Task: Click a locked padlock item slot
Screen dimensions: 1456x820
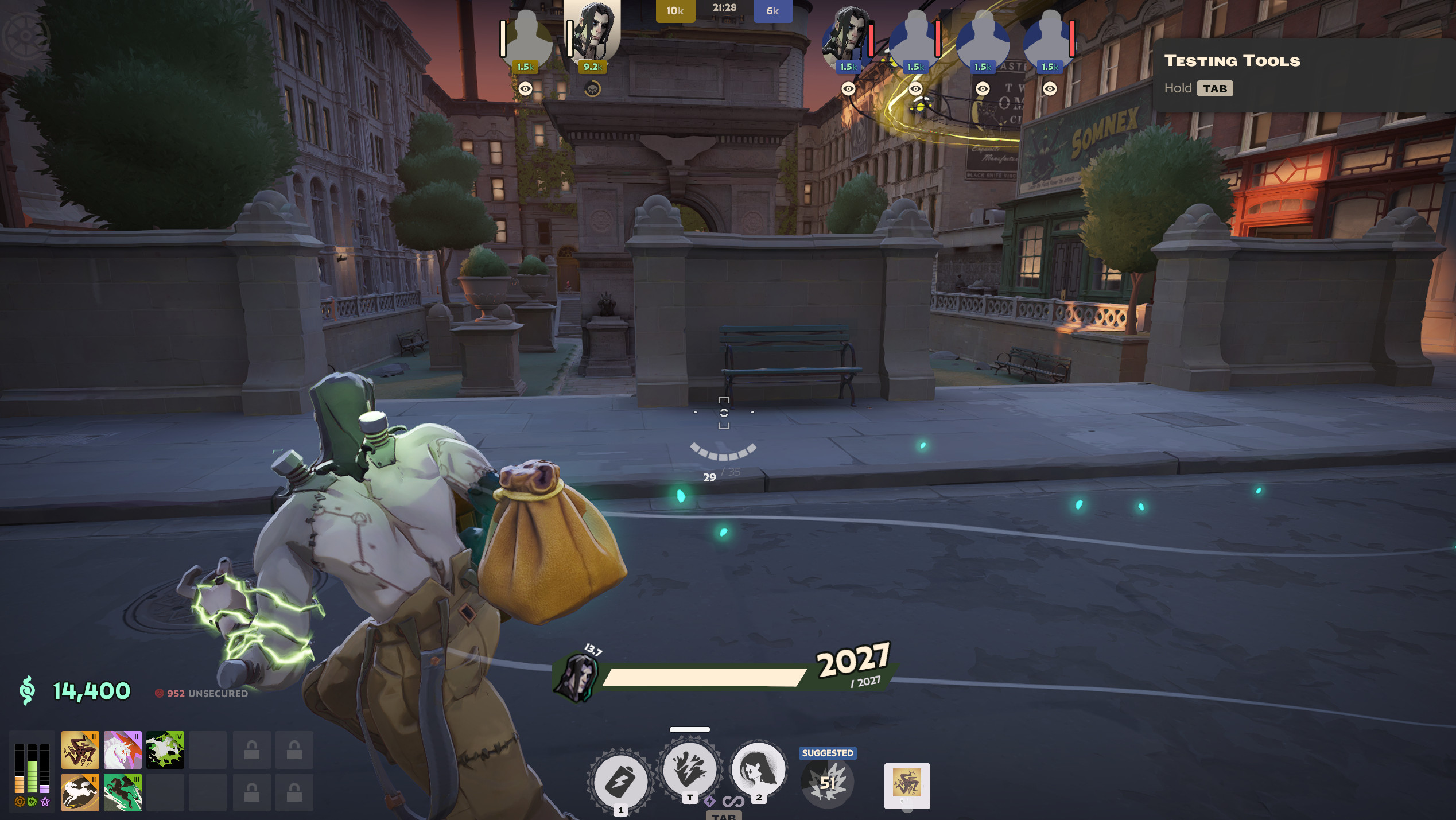Action: tap(251, 751)
